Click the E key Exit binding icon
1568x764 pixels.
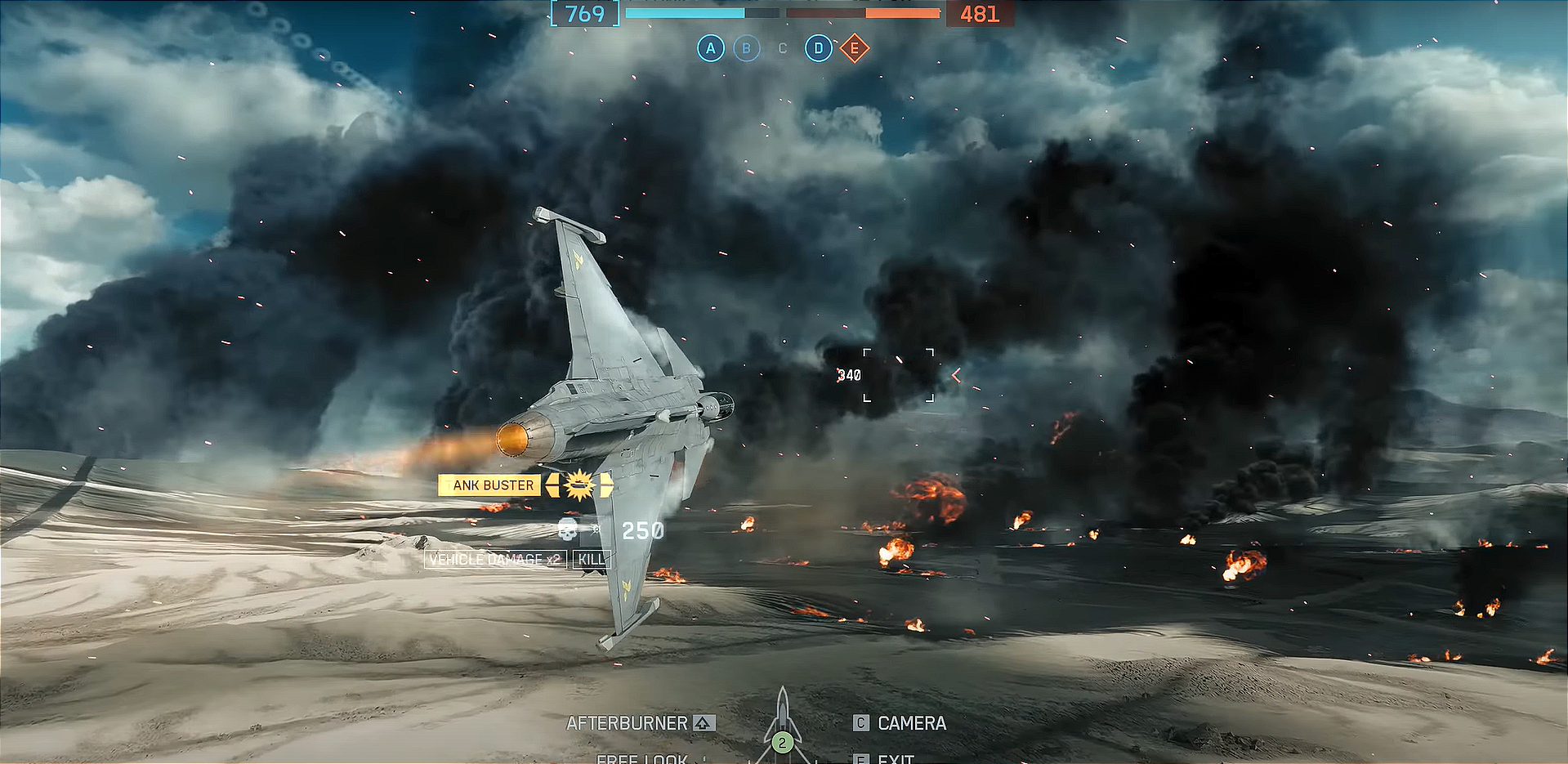(860, 759)
